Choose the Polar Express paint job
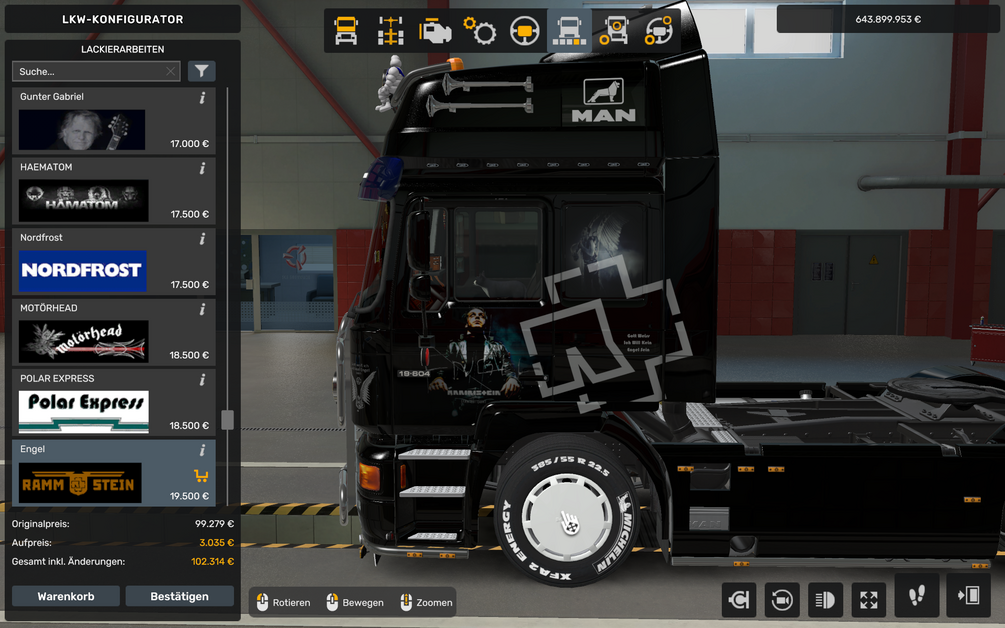 [84, 411]
